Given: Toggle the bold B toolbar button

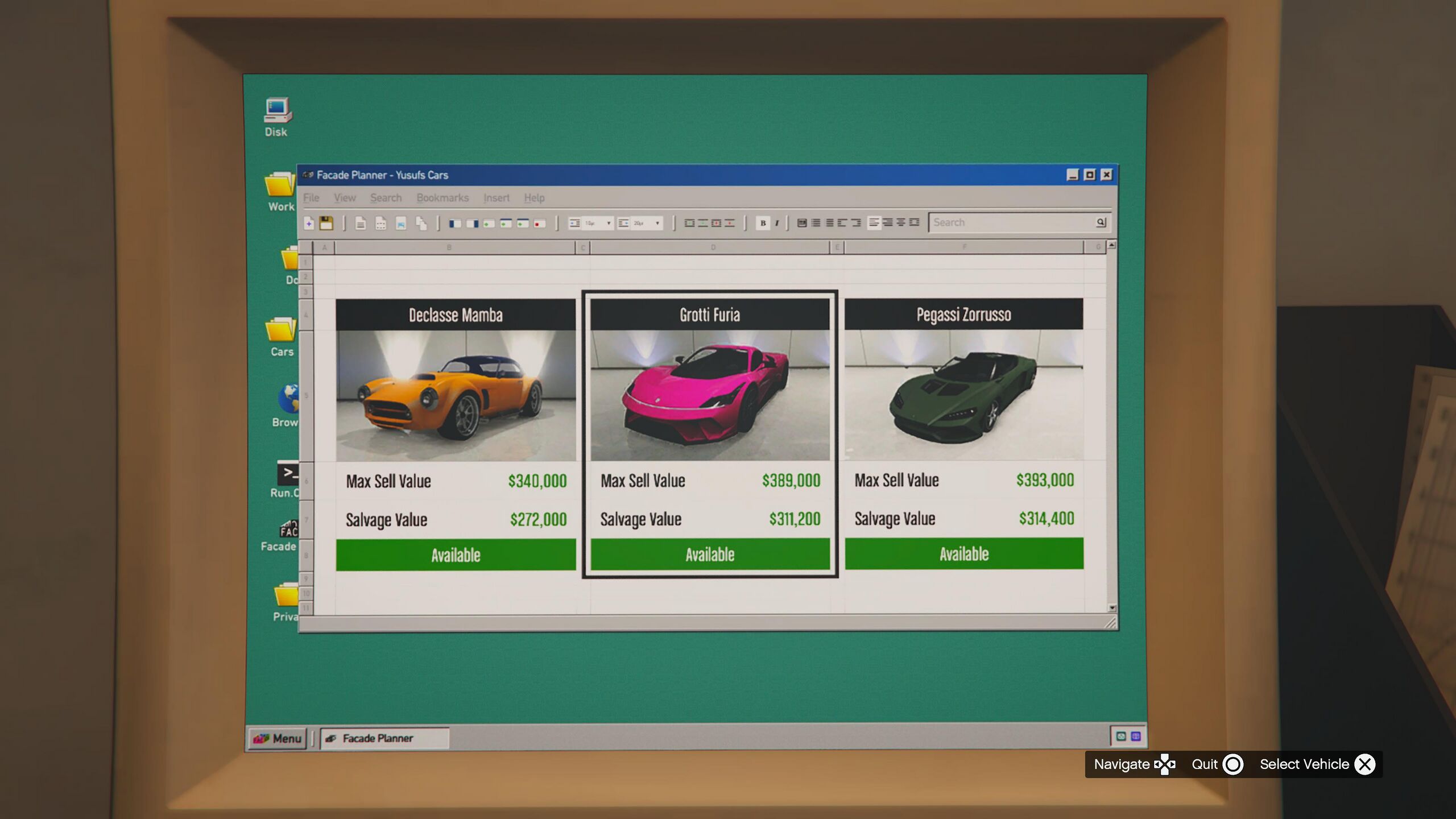Looking at the screenshot, I should click(763, 223).
